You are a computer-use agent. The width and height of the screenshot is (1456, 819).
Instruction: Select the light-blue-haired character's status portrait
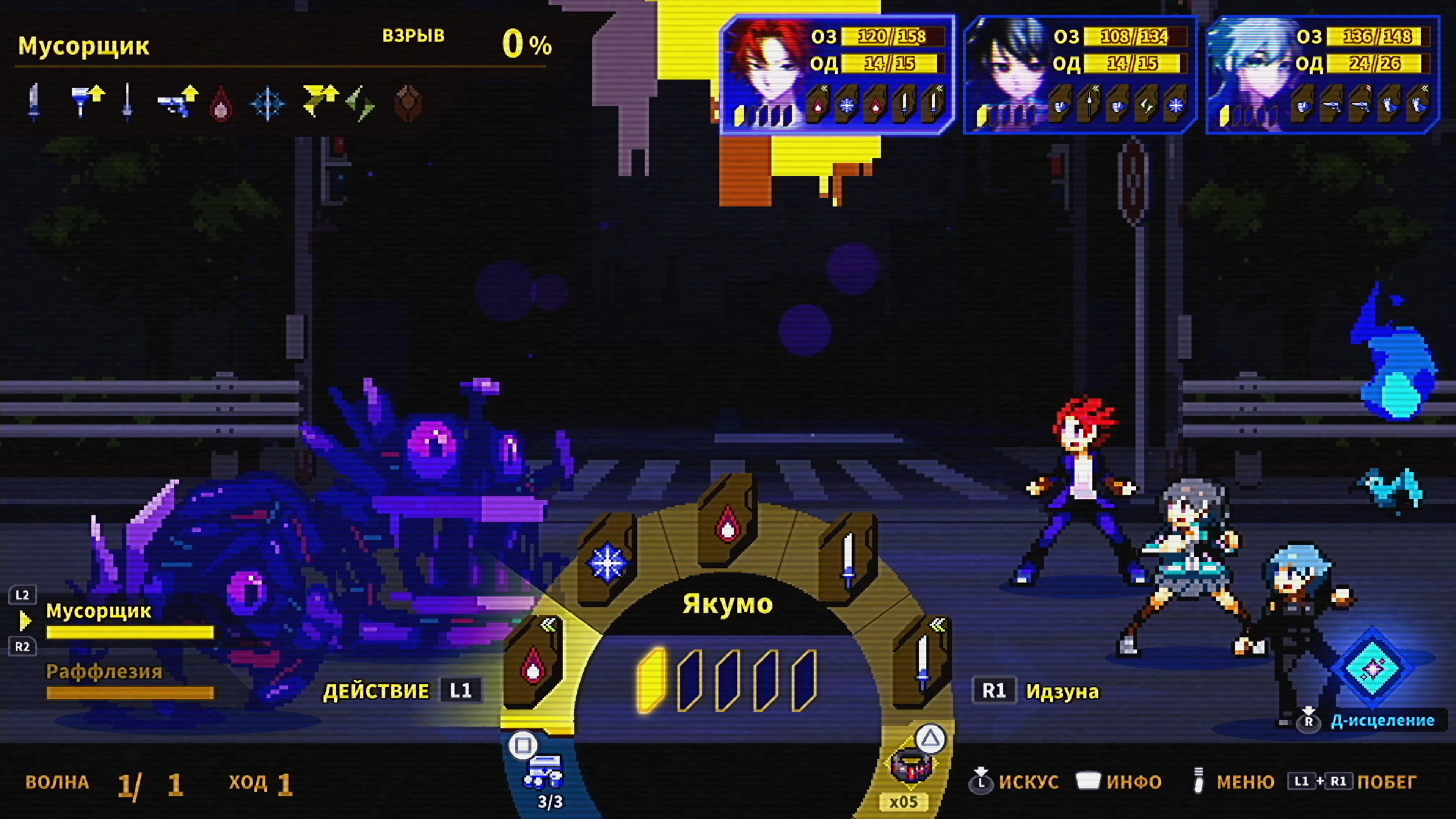pos(1250,74)
